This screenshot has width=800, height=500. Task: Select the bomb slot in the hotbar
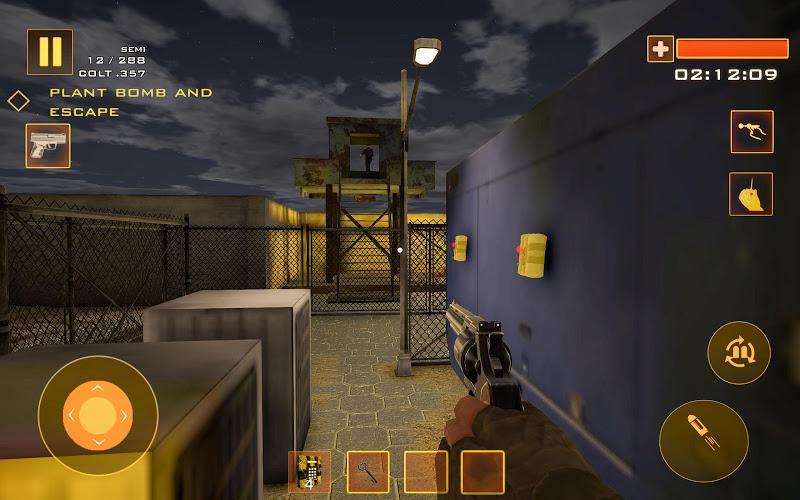tap(309, 471)
